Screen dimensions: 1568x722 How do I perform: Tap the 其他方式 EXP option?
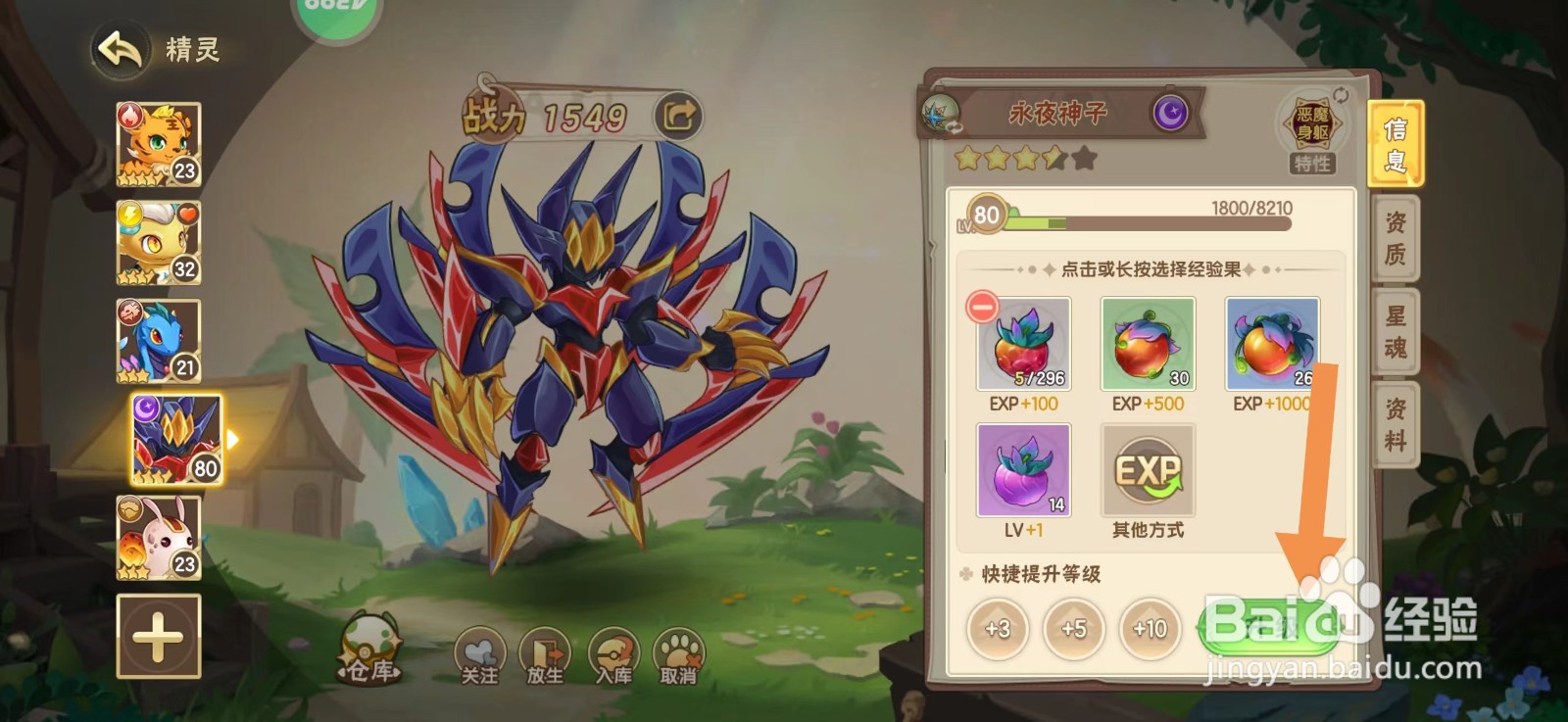tap(1147, 470)
